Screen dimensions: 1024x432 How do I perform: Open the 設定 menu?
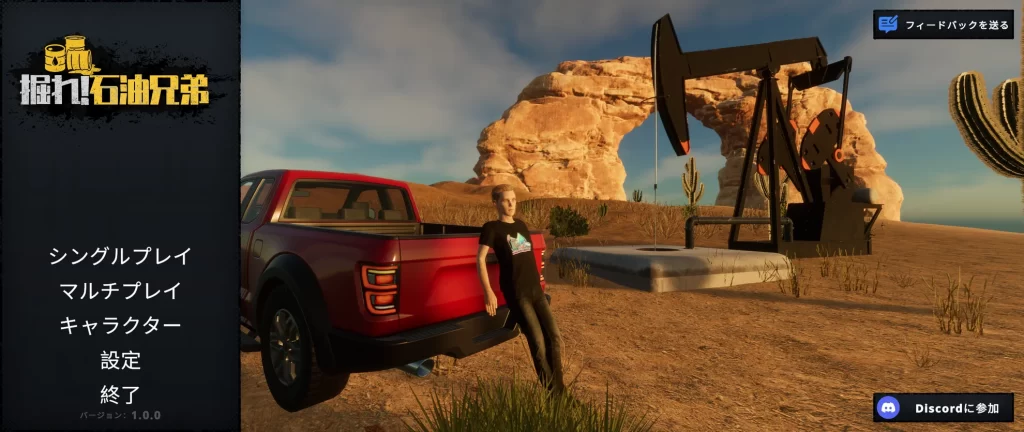[120, 359]
